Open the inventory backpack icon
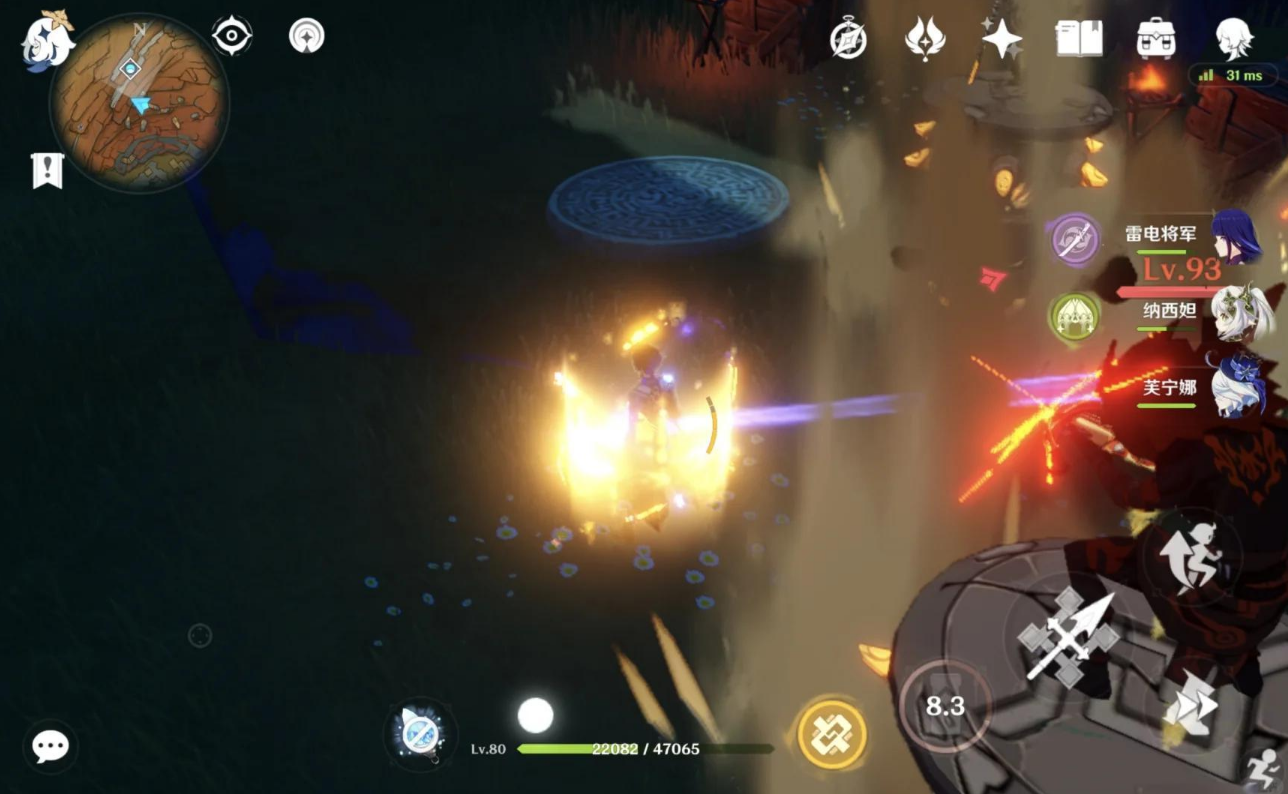 [x=1156, y=39]
